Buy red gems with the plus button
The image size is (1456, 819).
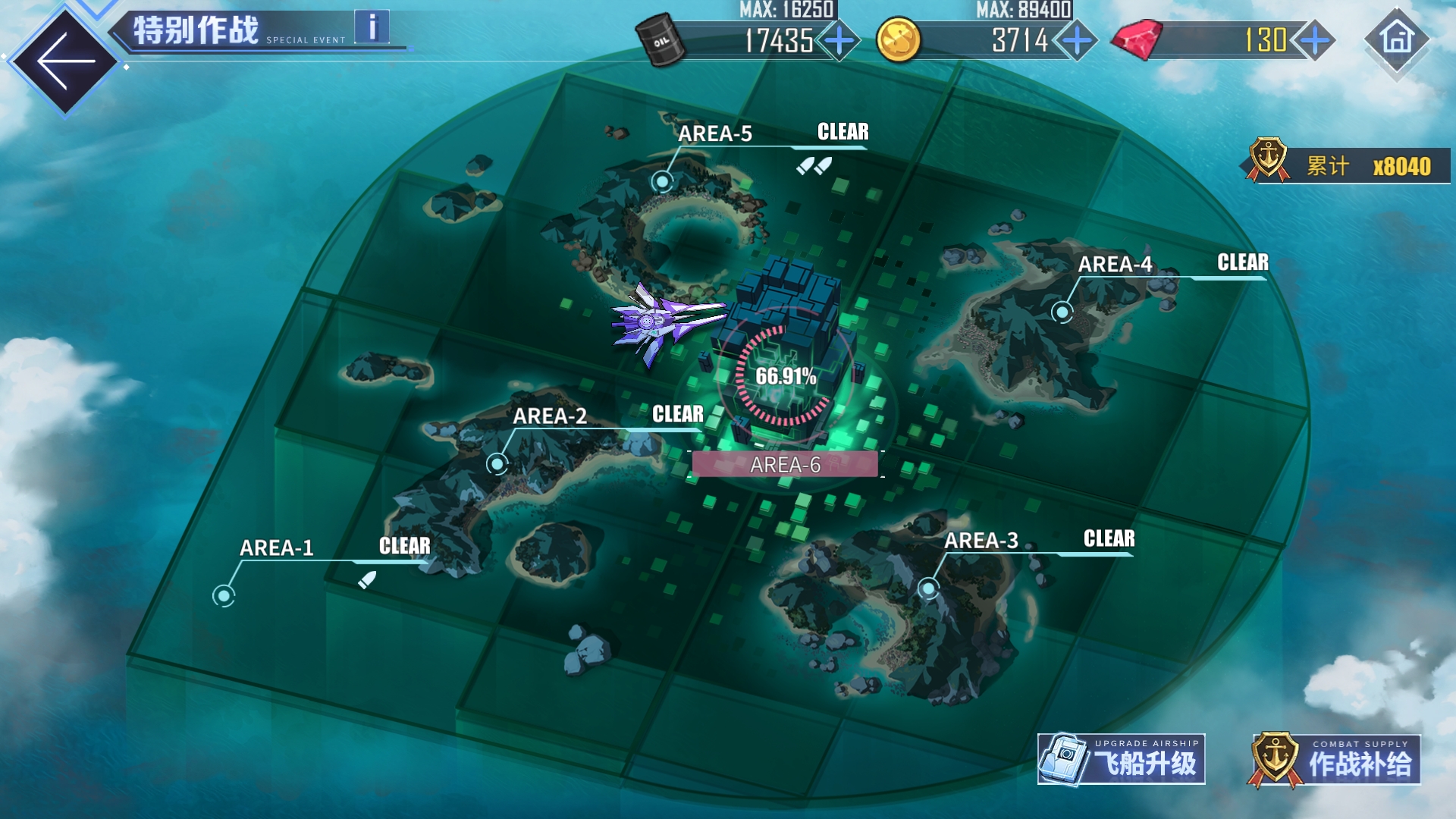(1315, 40)
